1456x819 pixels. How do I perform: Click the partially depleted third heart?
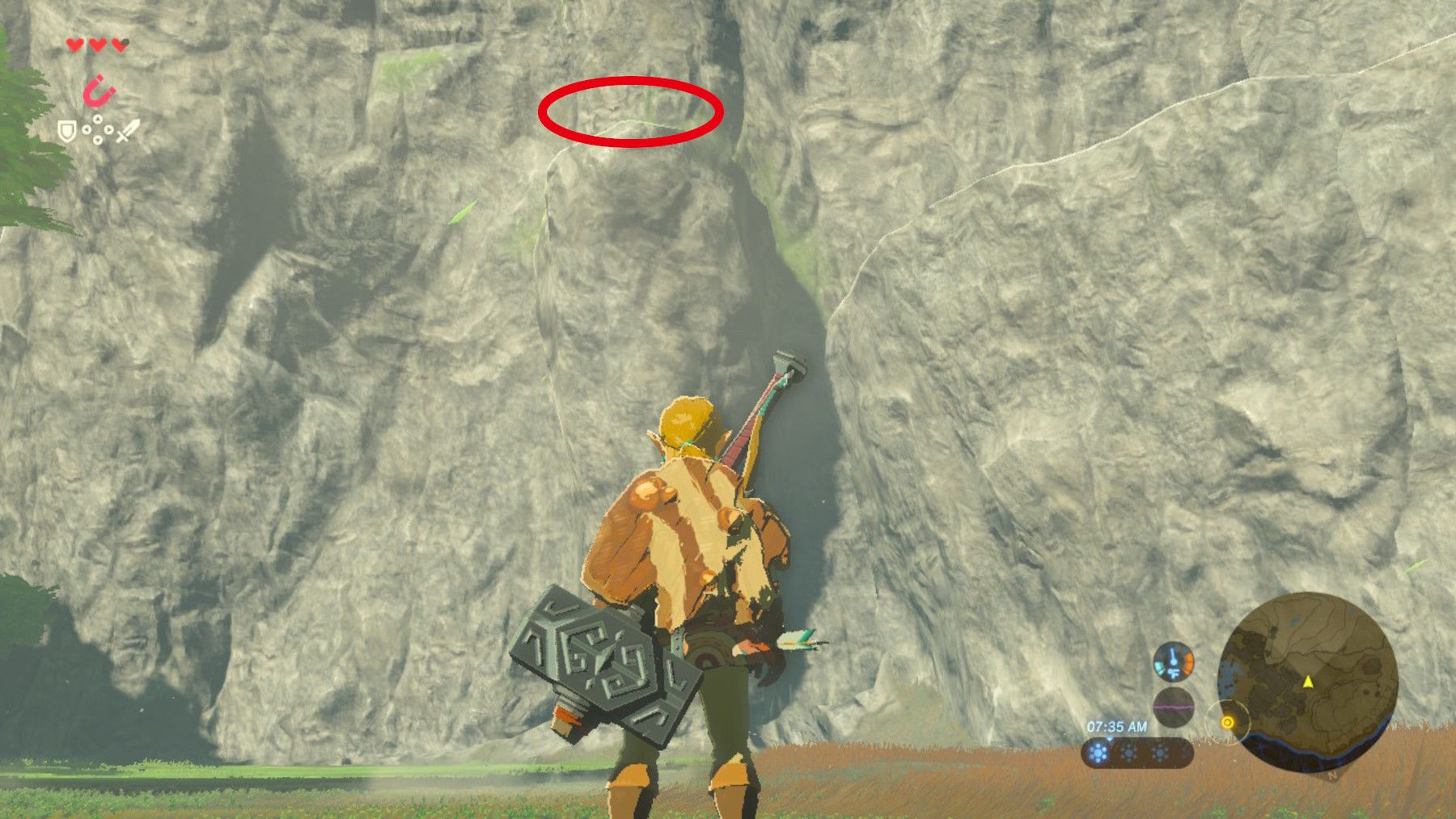[119, 44]
